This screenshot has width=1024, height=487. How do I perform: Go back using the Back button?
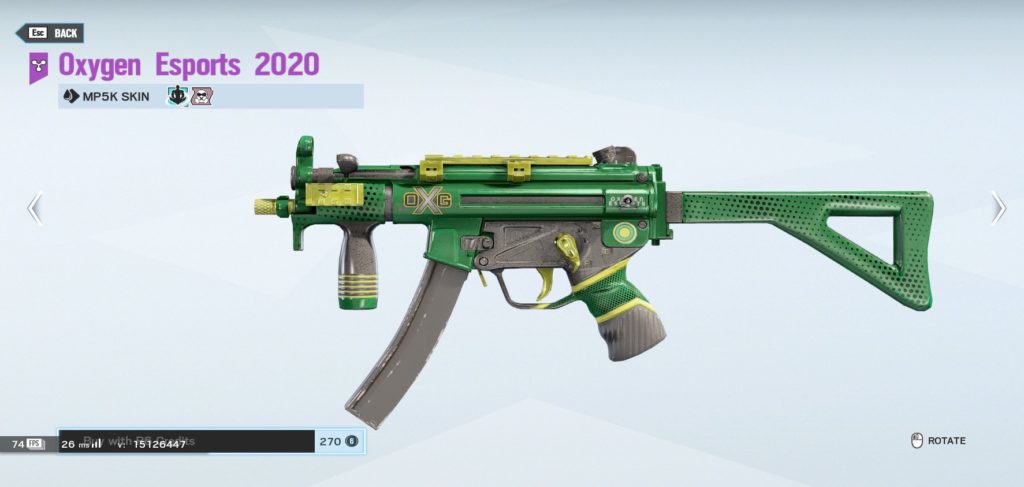point(50,33)
